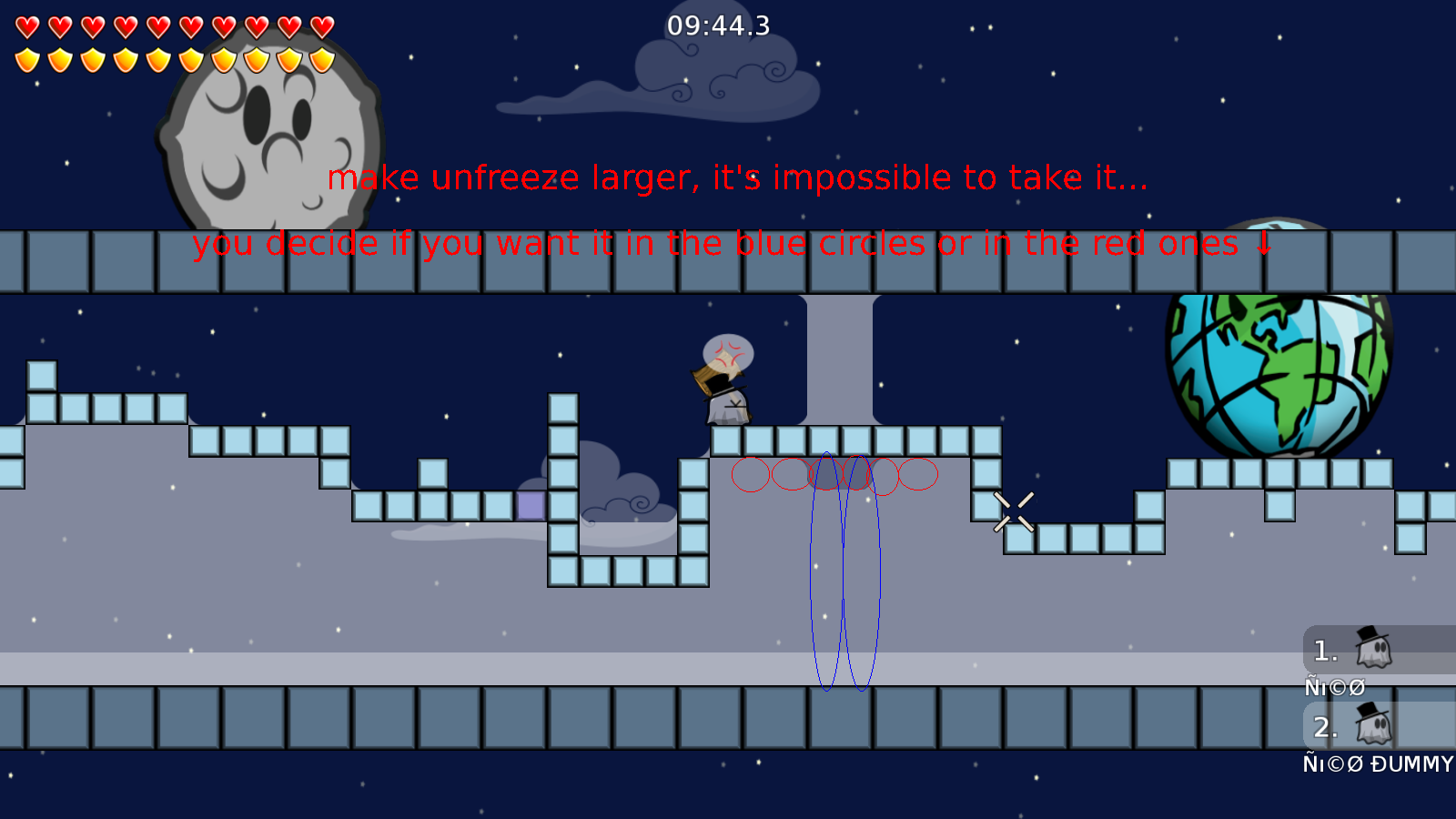Open the crosshair cursor marker
The image size is (1456, 819).
(1013, 510)
